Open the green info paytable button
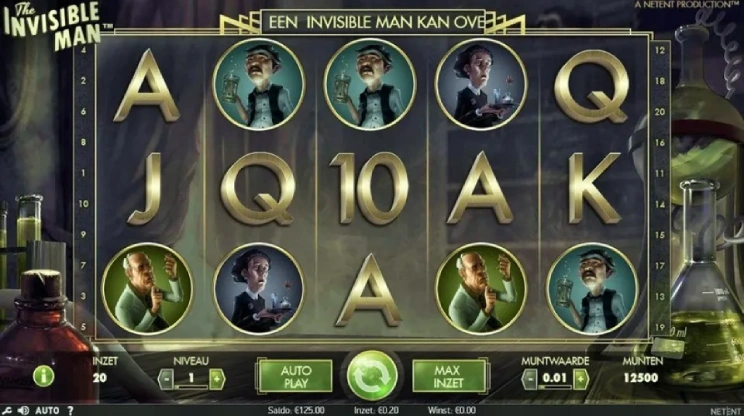The image size is (744, 416). coord(43,376)
